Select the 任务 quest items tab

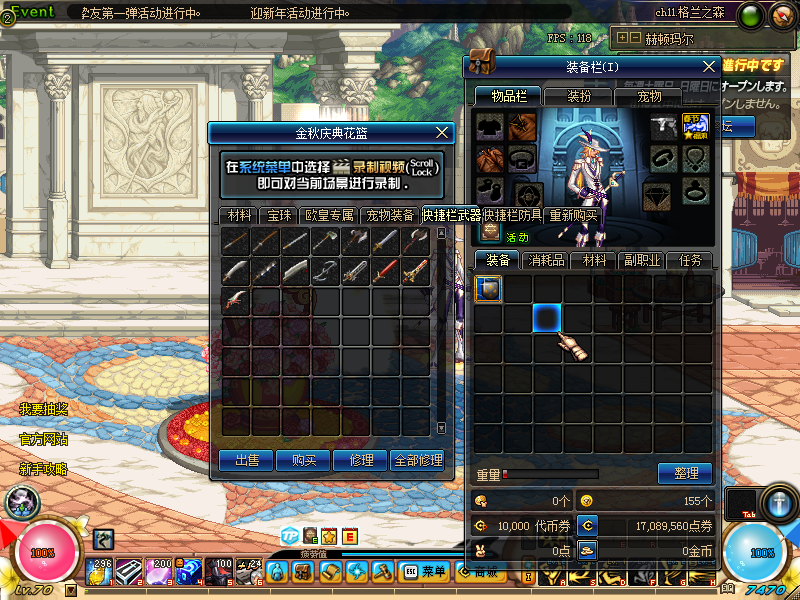[x=690, y=260]
